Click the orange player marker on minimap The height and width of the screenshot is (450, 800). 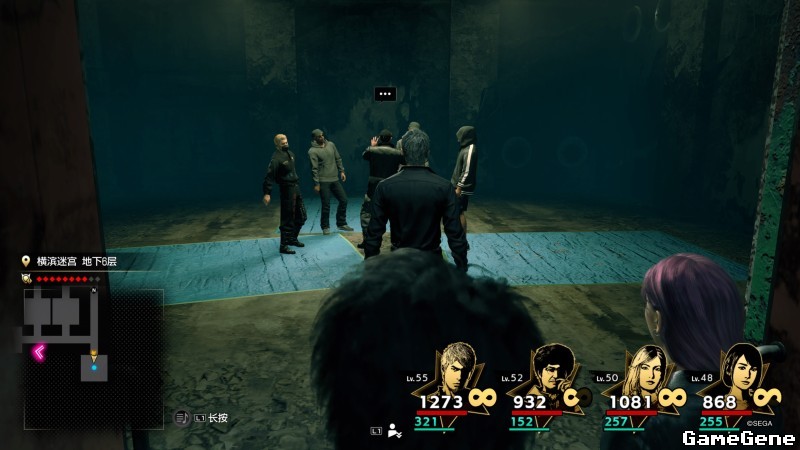tap(95, 356)
